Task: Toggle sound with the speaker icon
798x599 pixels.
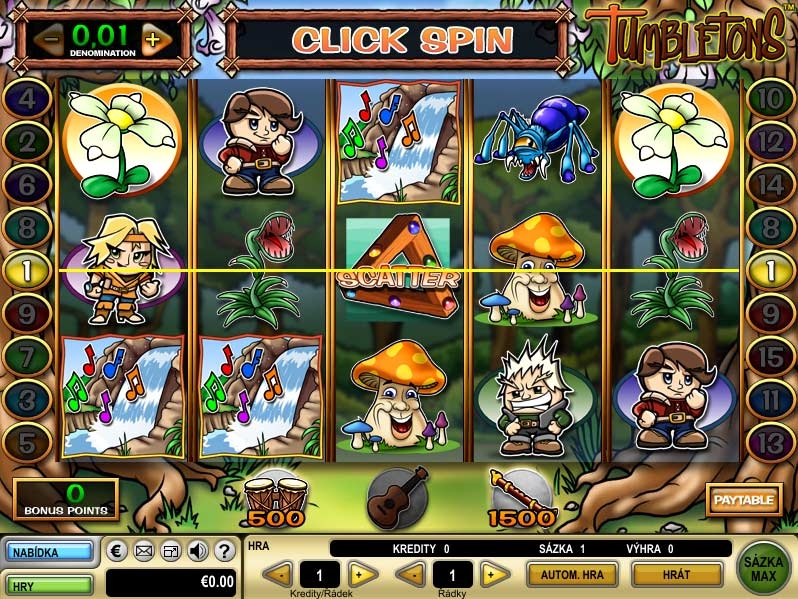Action: click(x=198, y=550)
